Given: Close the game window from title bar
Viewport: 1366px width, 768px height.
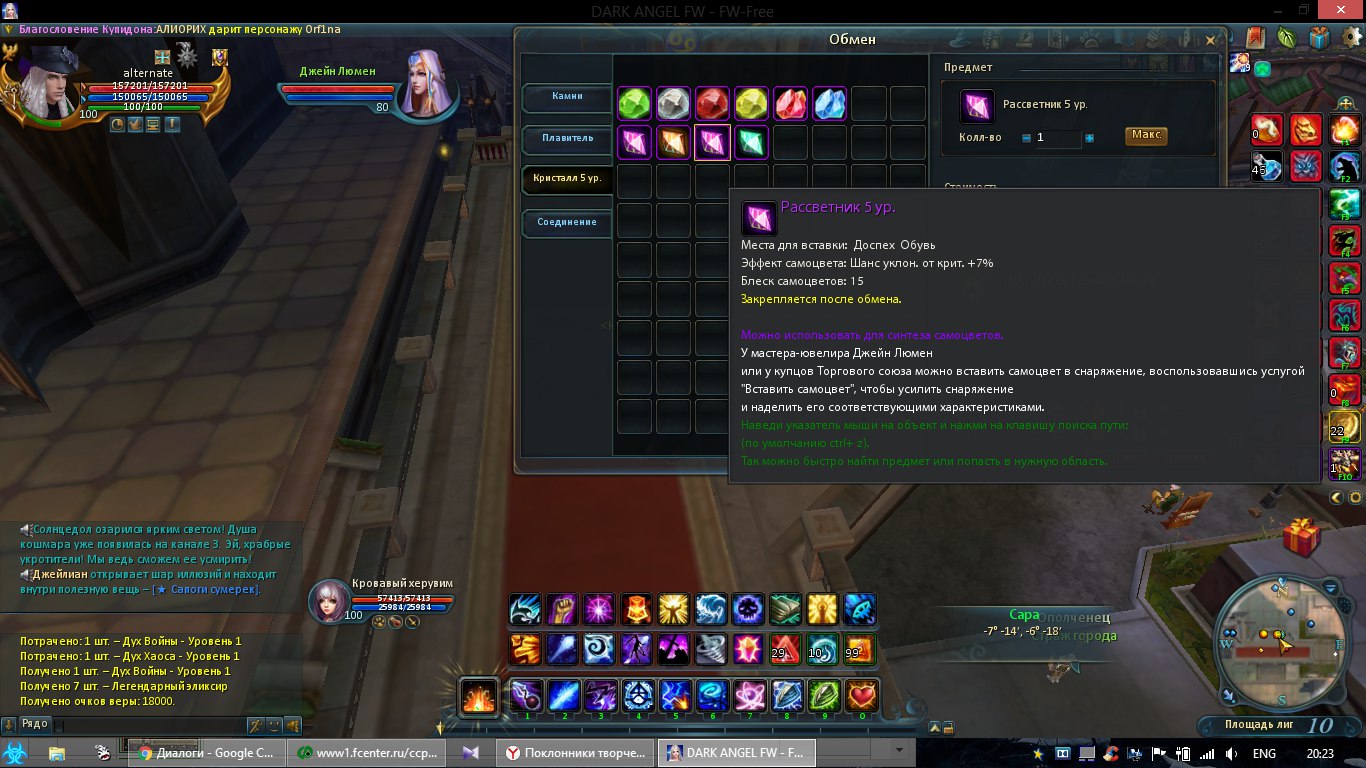Looking at the screenshot, I should (1343, 10).
